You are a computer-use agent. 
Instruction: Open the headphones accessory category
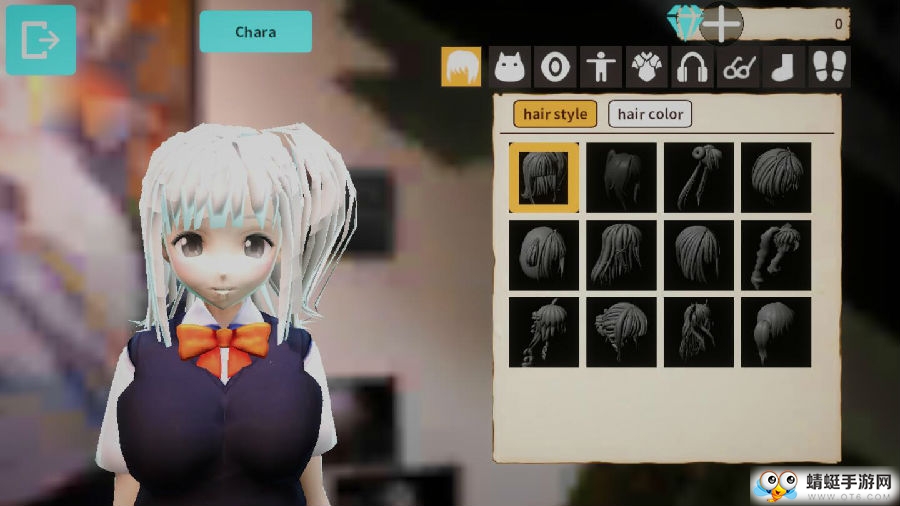(692, 67)
